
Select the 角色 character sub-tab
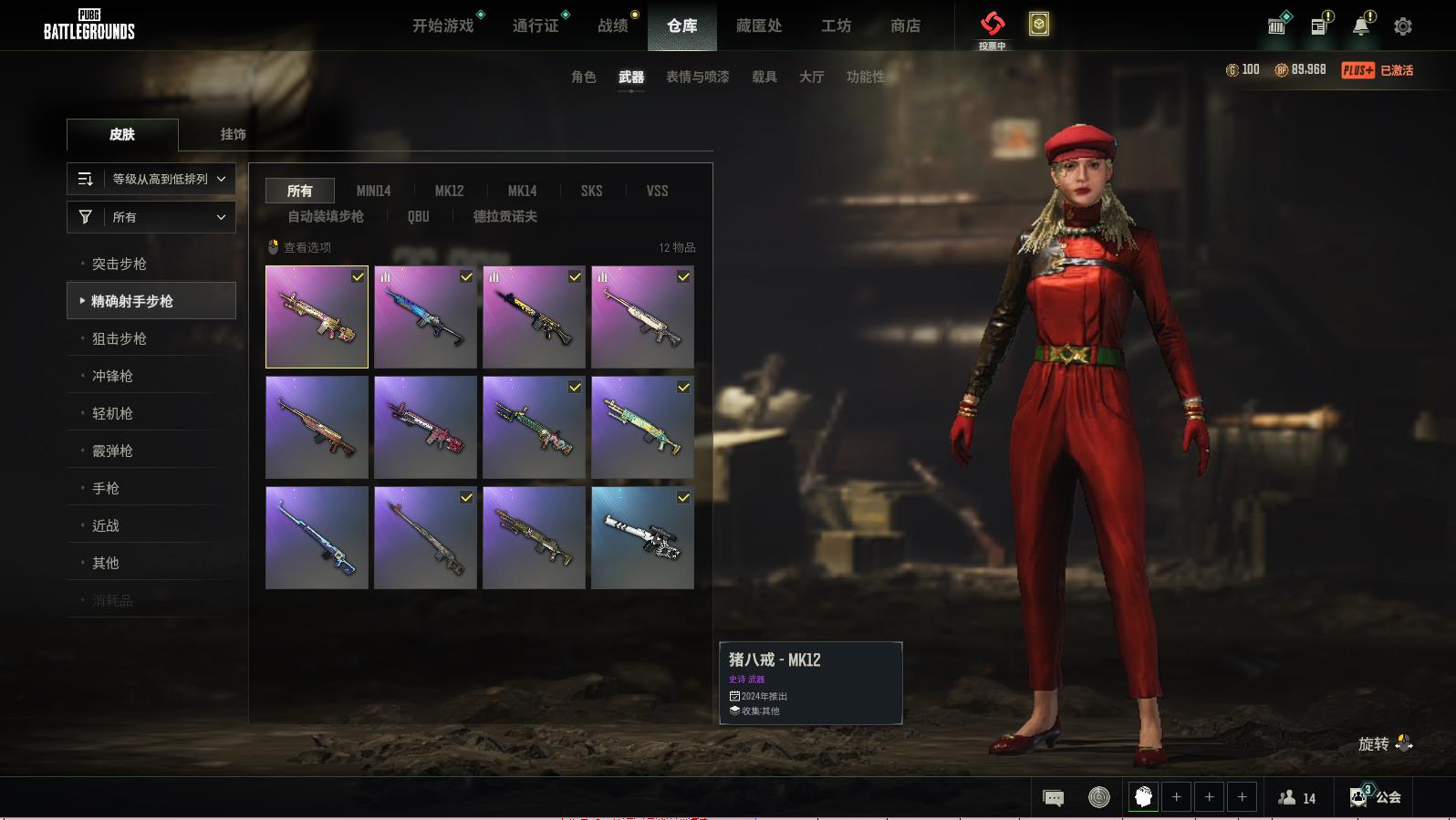pos(584,77)
